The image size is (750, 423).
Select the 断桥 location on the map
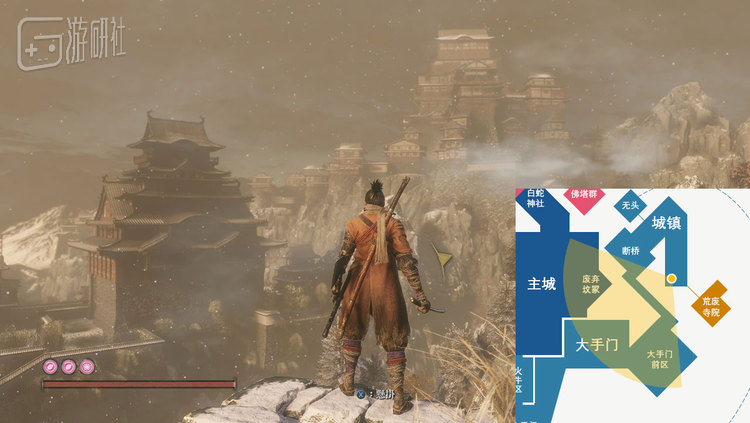(x=631, y=250)
